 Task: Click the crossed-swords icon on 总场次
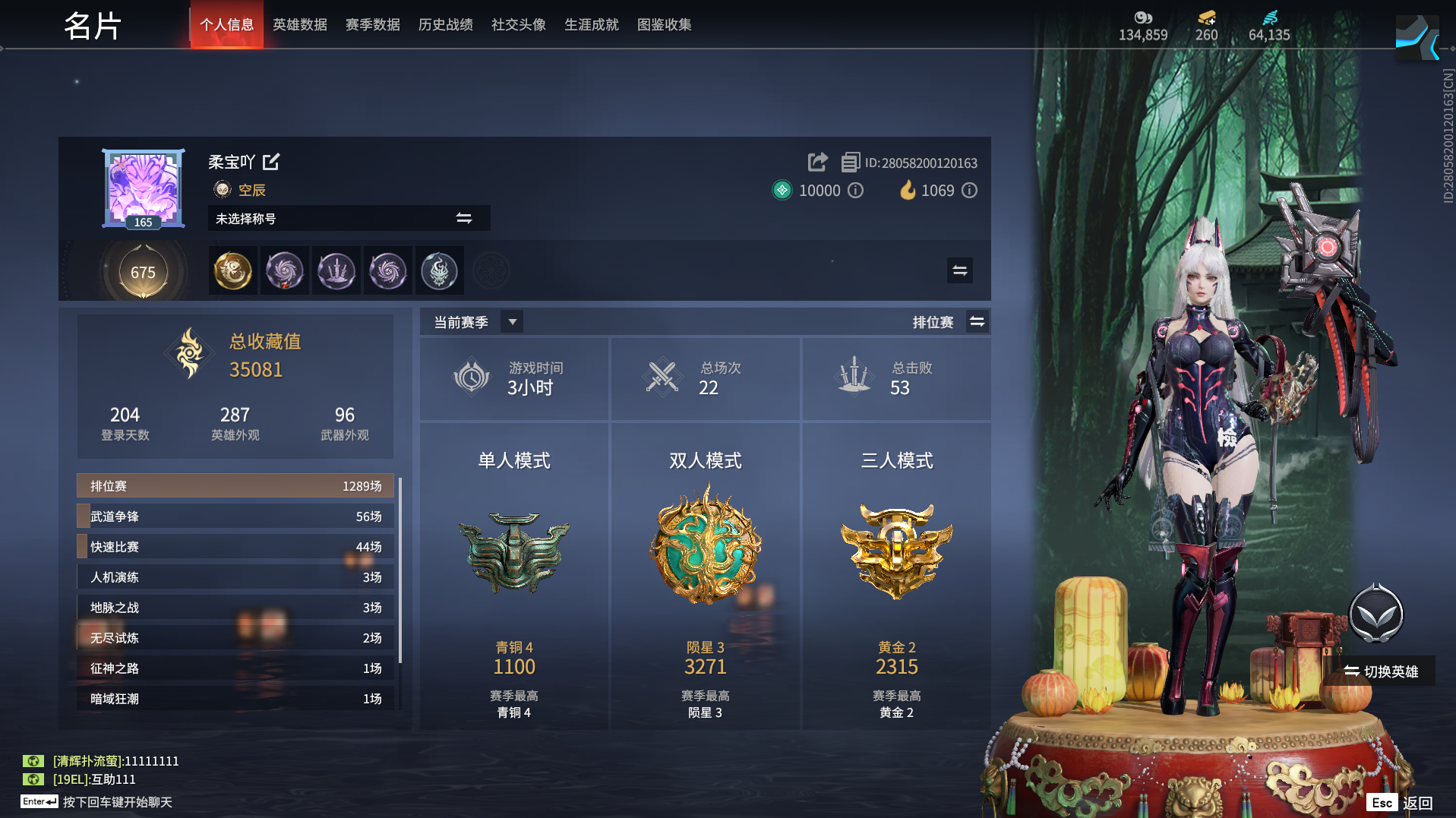click(x=662, y=376)
